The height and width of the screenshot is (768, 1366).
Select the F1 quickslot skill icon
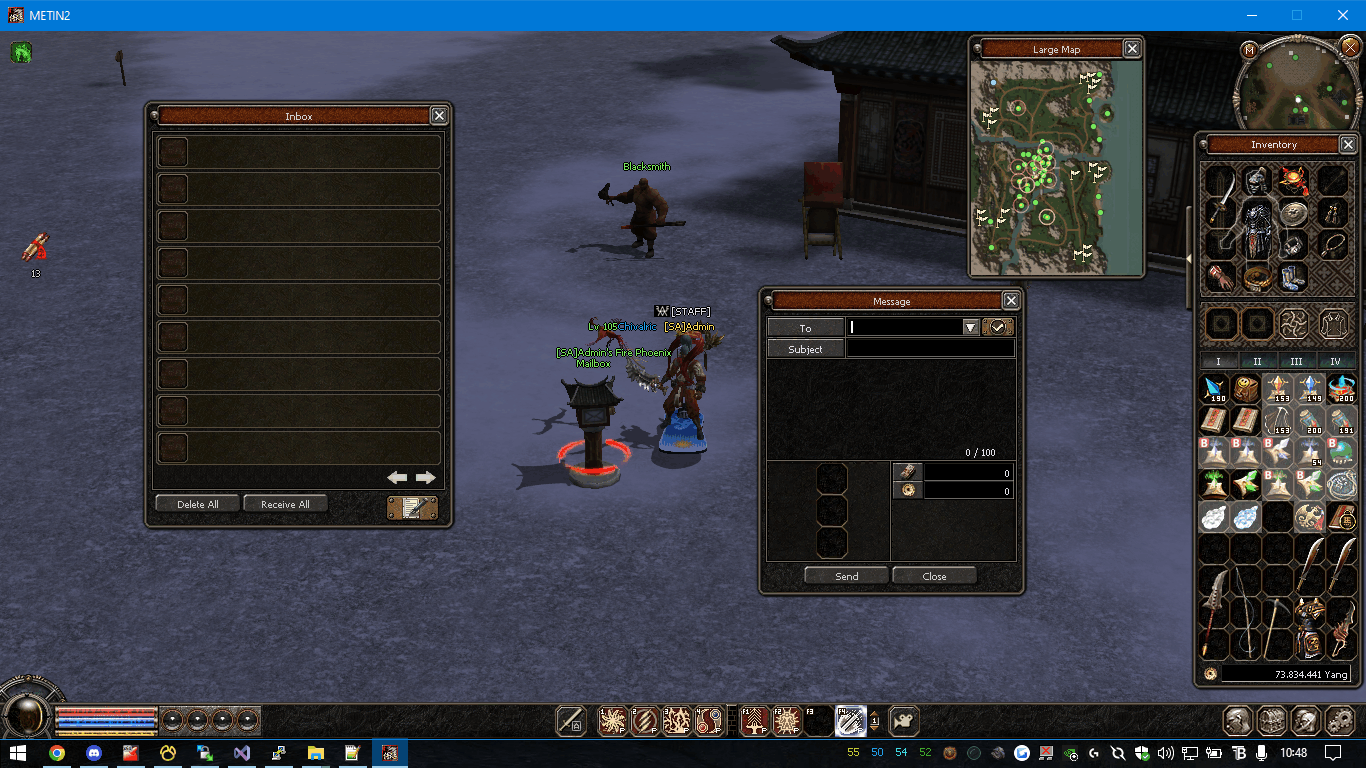(x=754, y=721)
